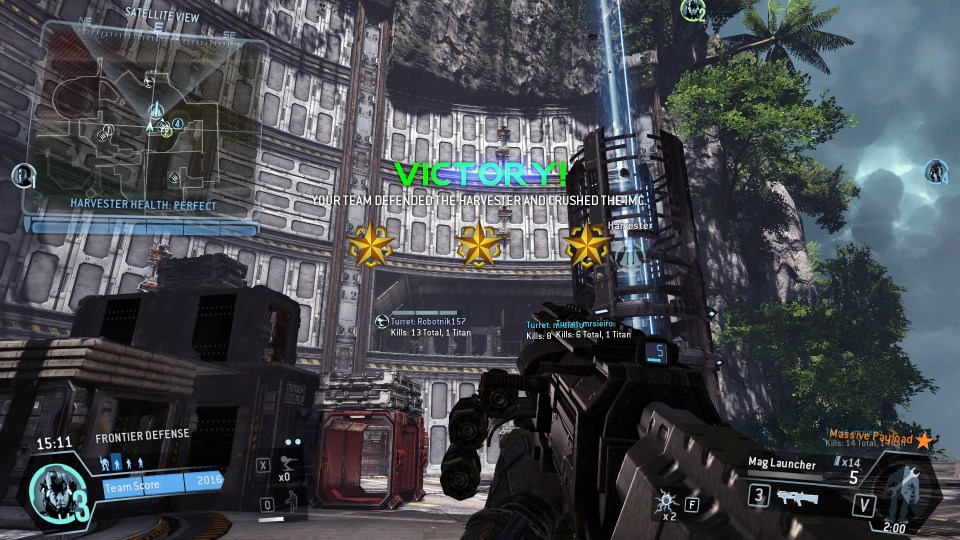Click the teammate marker near the clouds
This screenshot has height=540, width=960.
[936, 171]
